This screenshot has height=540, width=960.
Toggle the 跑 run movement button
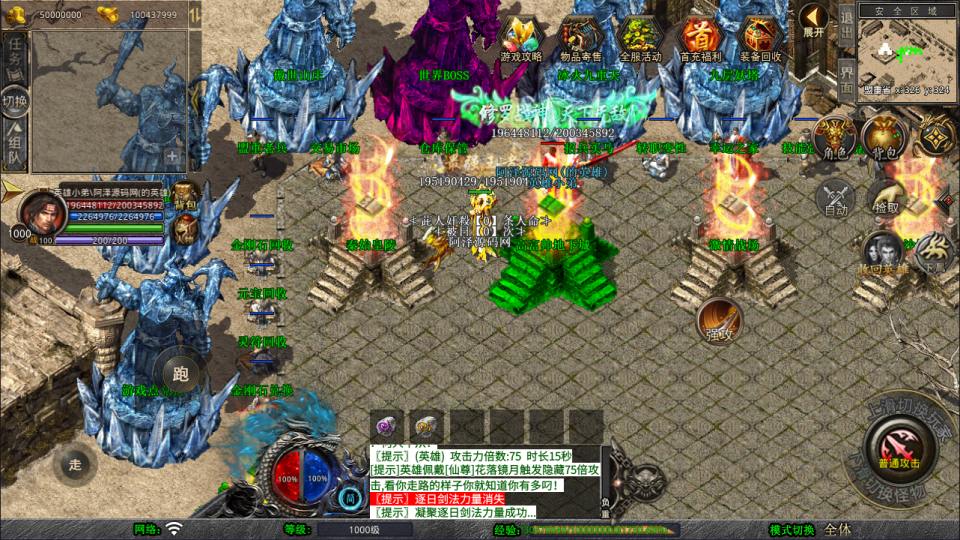click(x=181, y=374)
